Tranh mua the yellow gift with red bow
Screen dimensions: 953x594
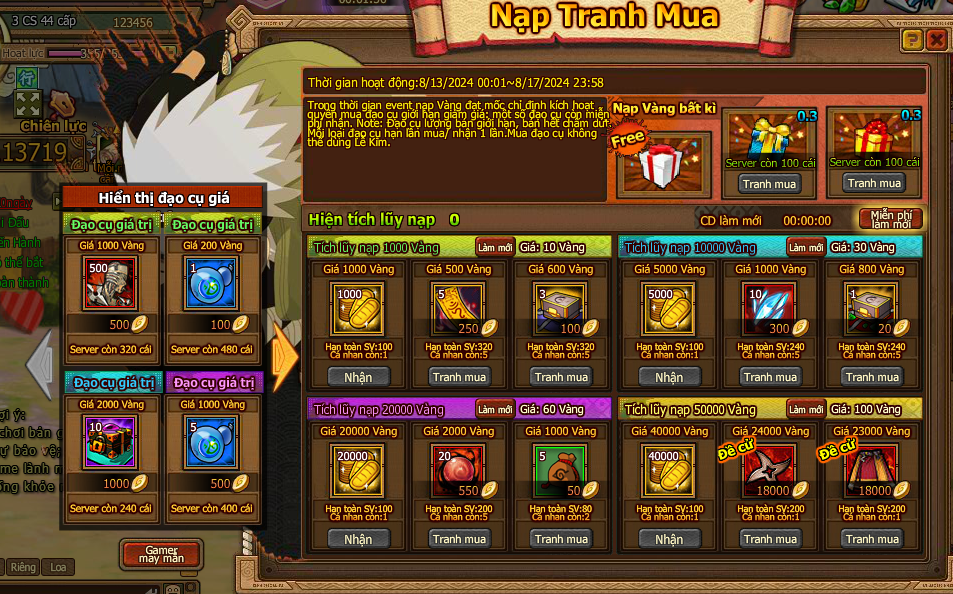(874, 183)
